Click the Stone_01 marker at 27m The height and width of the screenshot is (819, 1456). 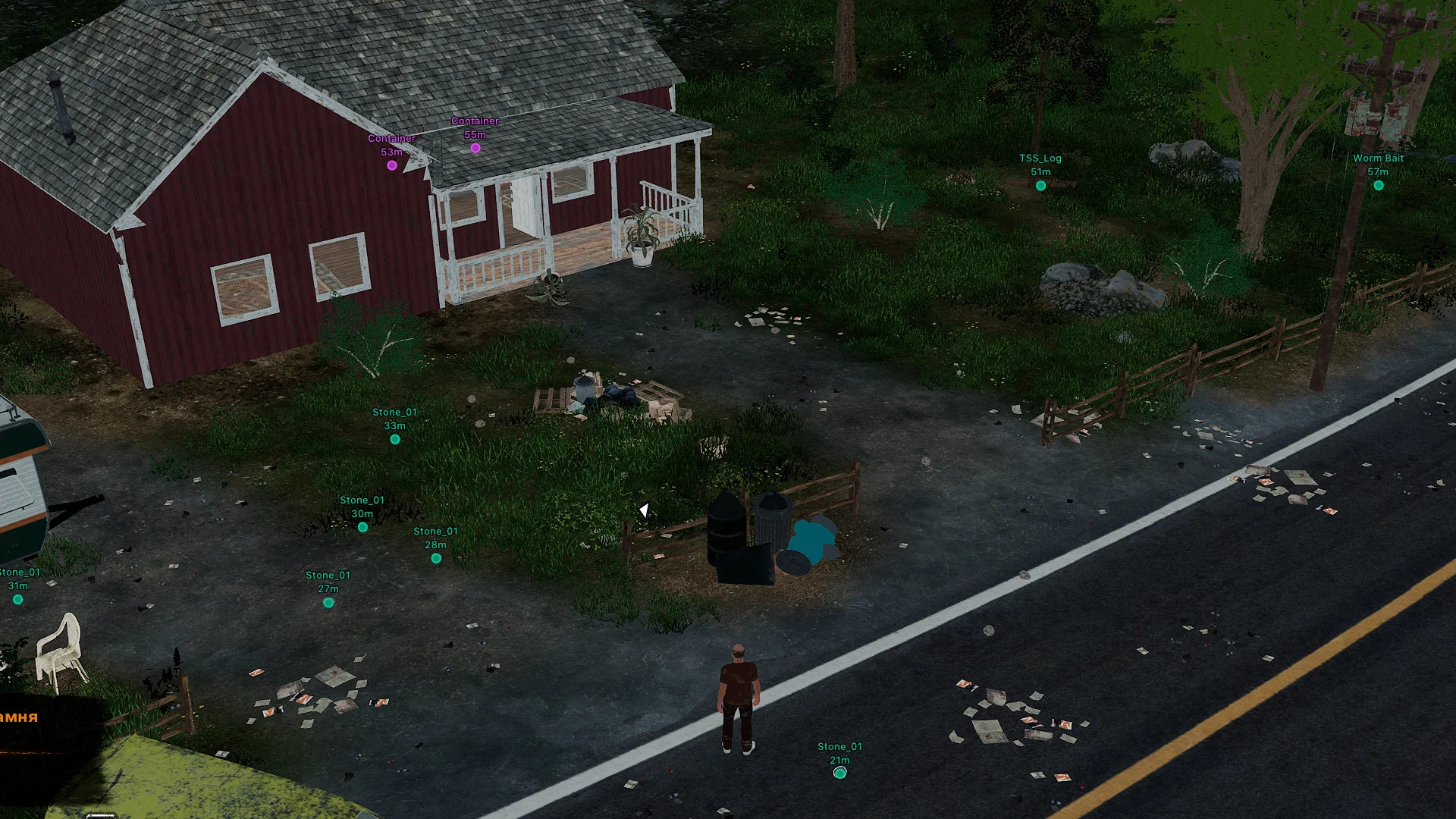(x=328, y=603)
